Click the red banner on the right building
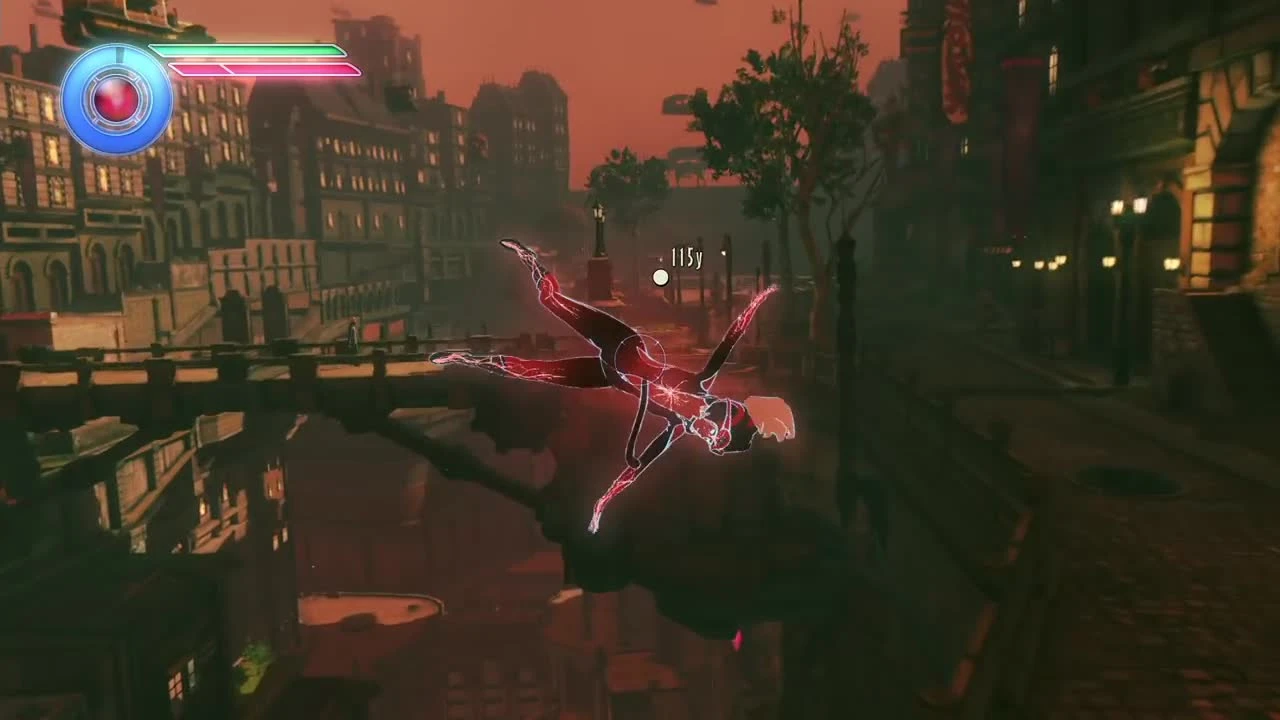Viewport: 1280px width, 720px height. (x=955, y=60)
